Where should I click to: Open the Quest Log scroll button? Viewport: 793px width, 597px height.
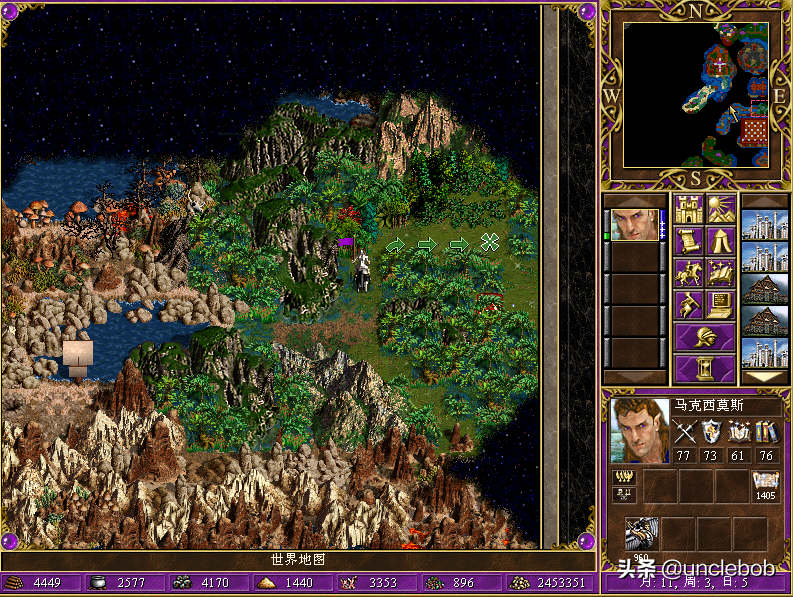click(688, 241)
